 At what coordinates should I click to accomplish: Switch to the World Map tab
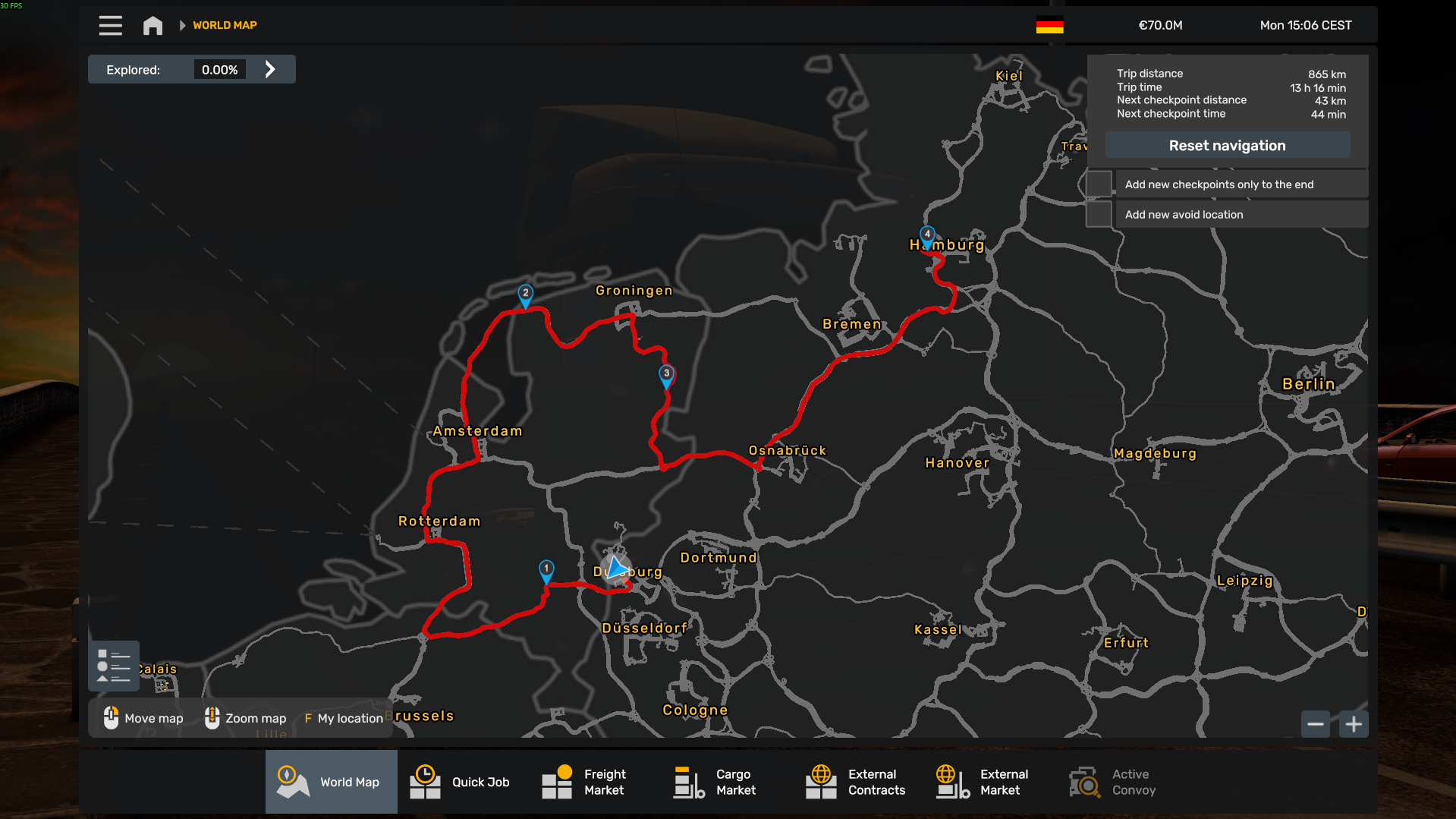click(332, 782)
